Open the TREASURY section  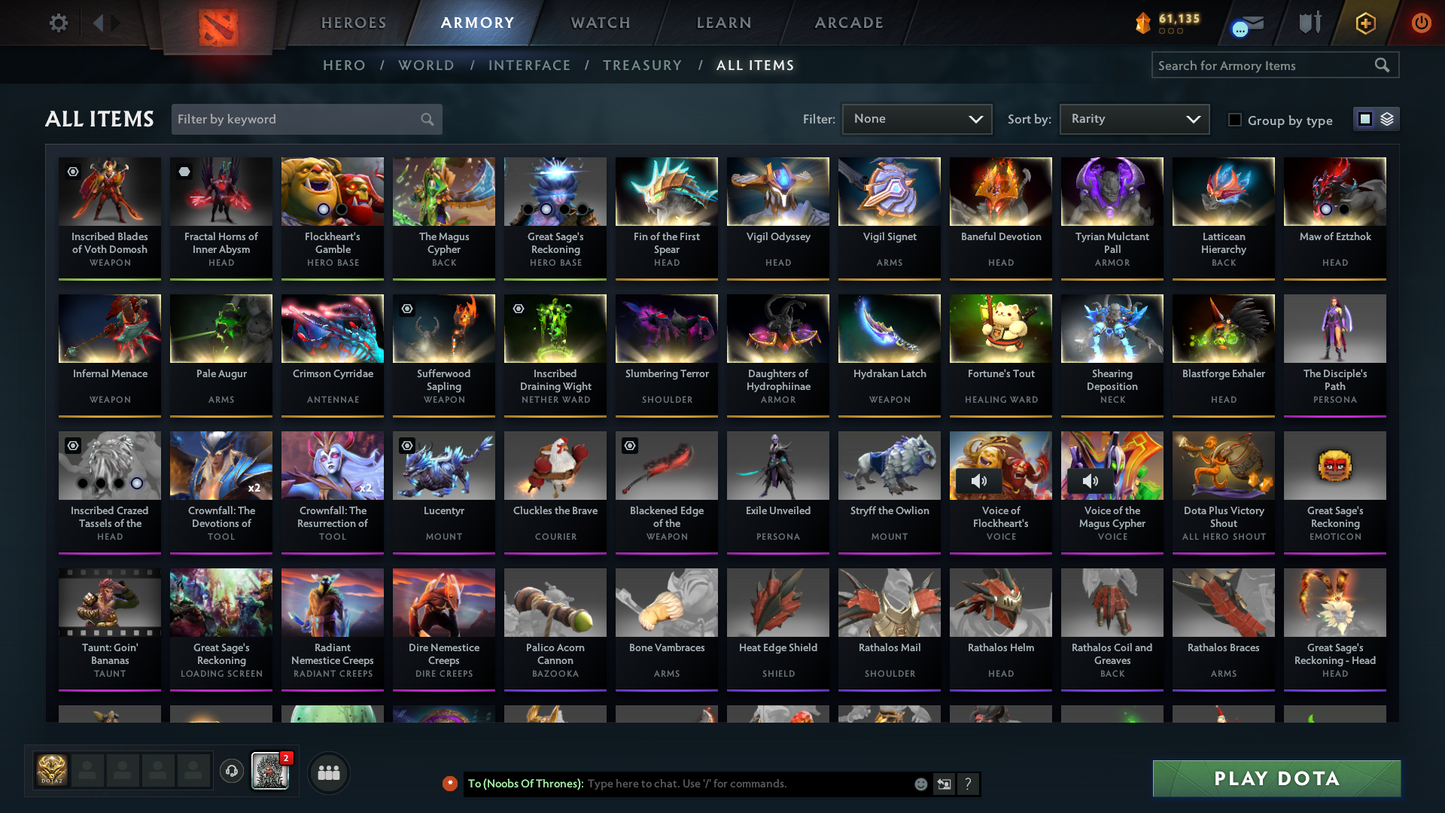(x=642, y=65)
